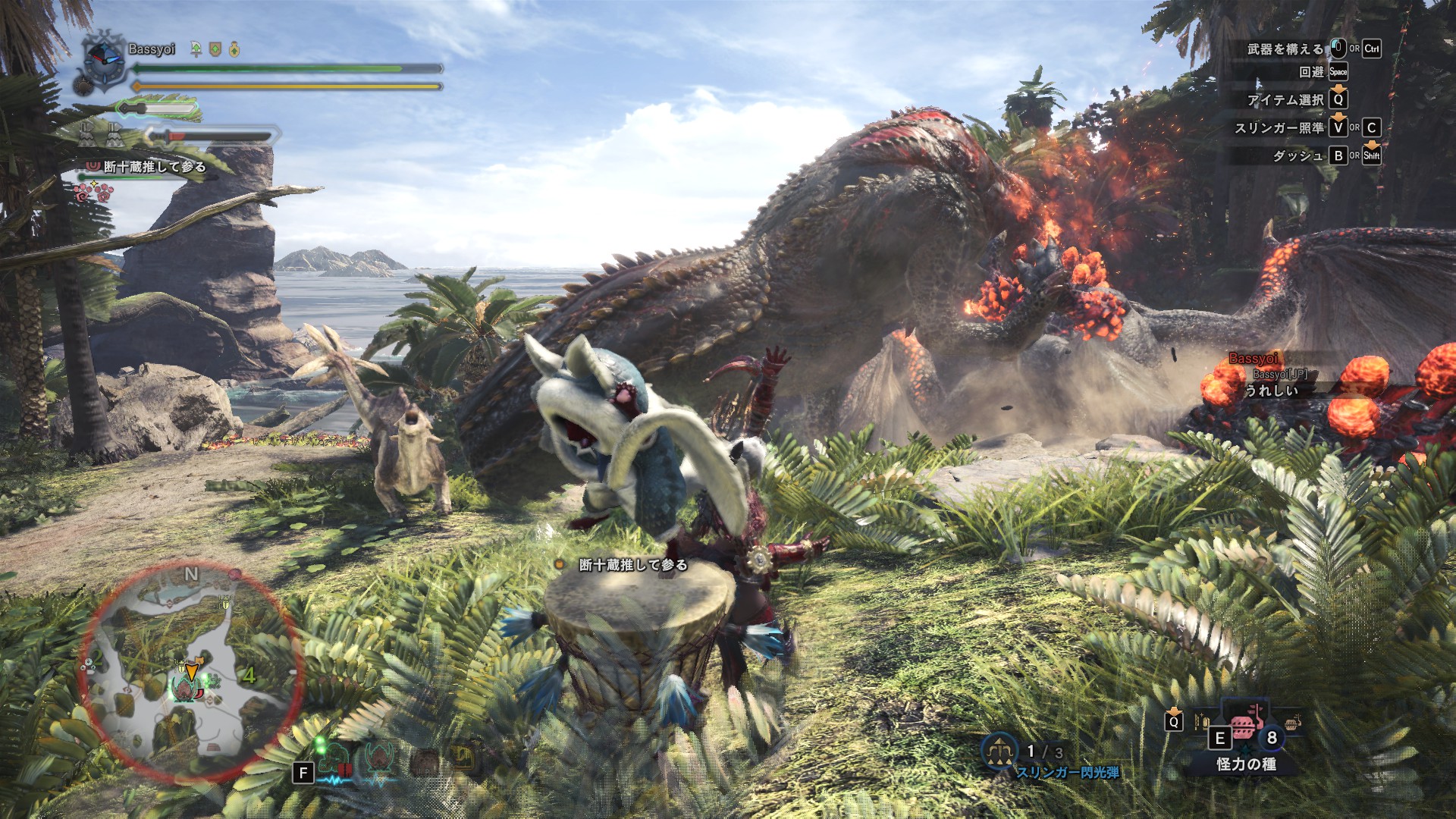Select the previous item in item bar
The width and height of the screenshot is (1456, 819).
[x=1202, y=720]
